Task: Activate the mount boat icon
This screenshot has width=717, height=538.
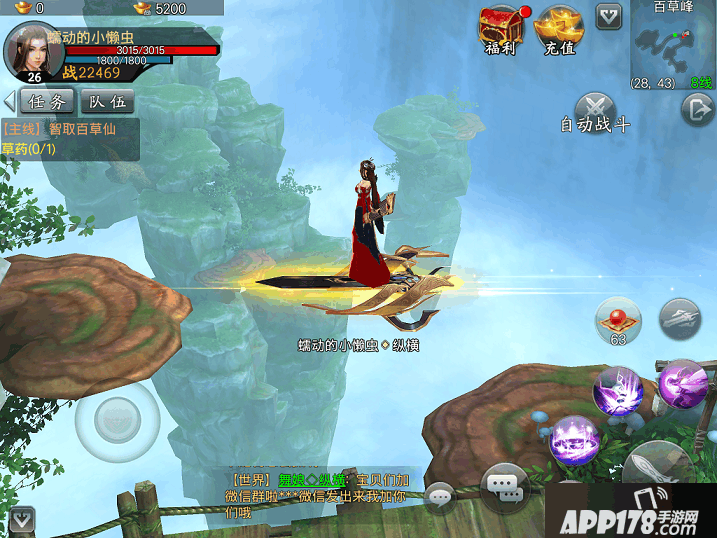Action: point(680,317)
